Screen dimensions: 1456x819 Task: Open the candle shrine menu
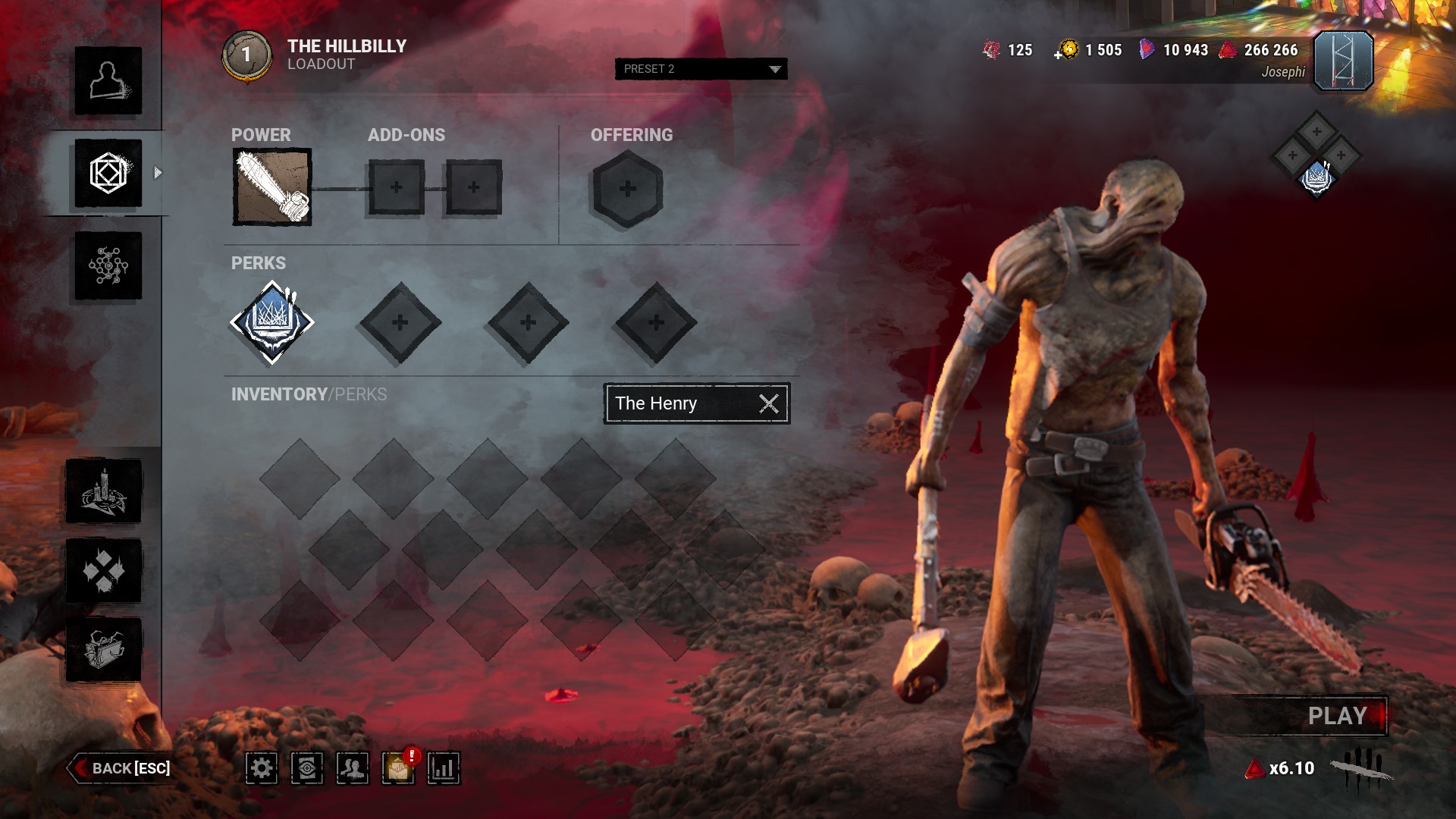click(104, 491)
